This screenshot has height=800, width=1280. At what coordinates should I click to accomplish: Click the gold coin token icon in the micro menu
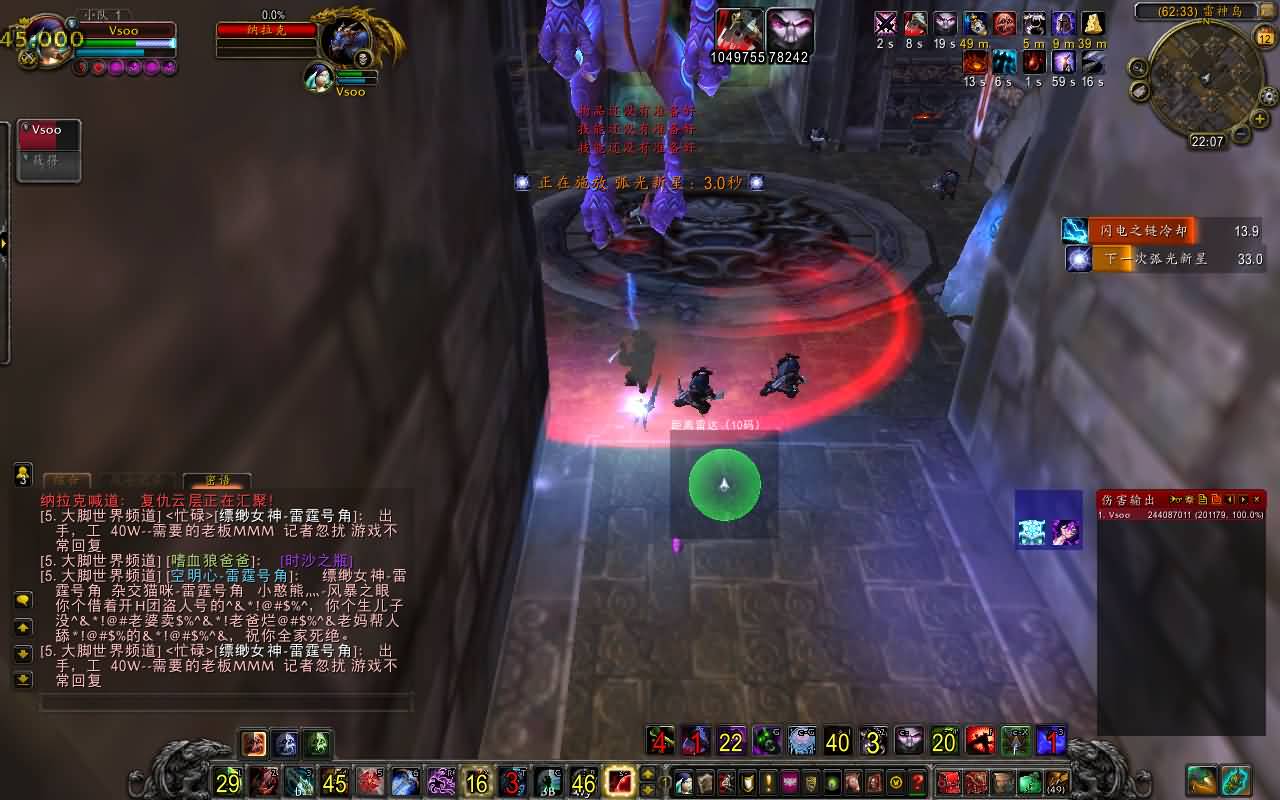[x=894, y=783]
